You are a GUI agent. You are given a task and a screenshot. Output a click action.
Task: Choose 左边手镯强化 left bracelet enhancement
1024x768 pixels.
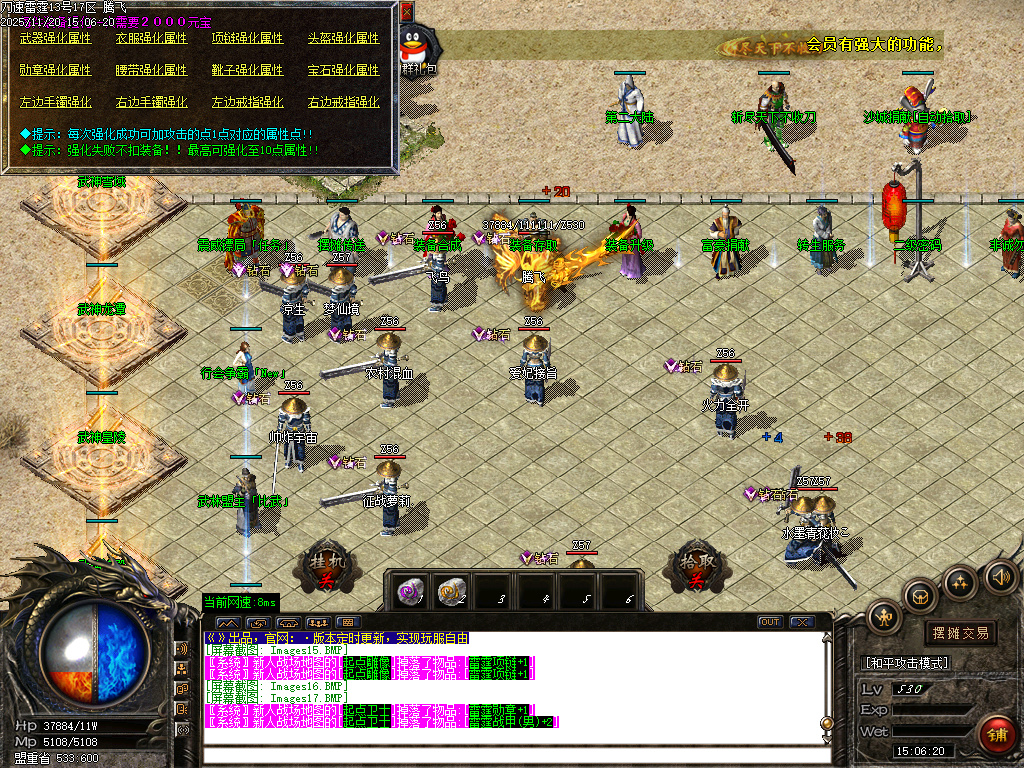[55, 102]
